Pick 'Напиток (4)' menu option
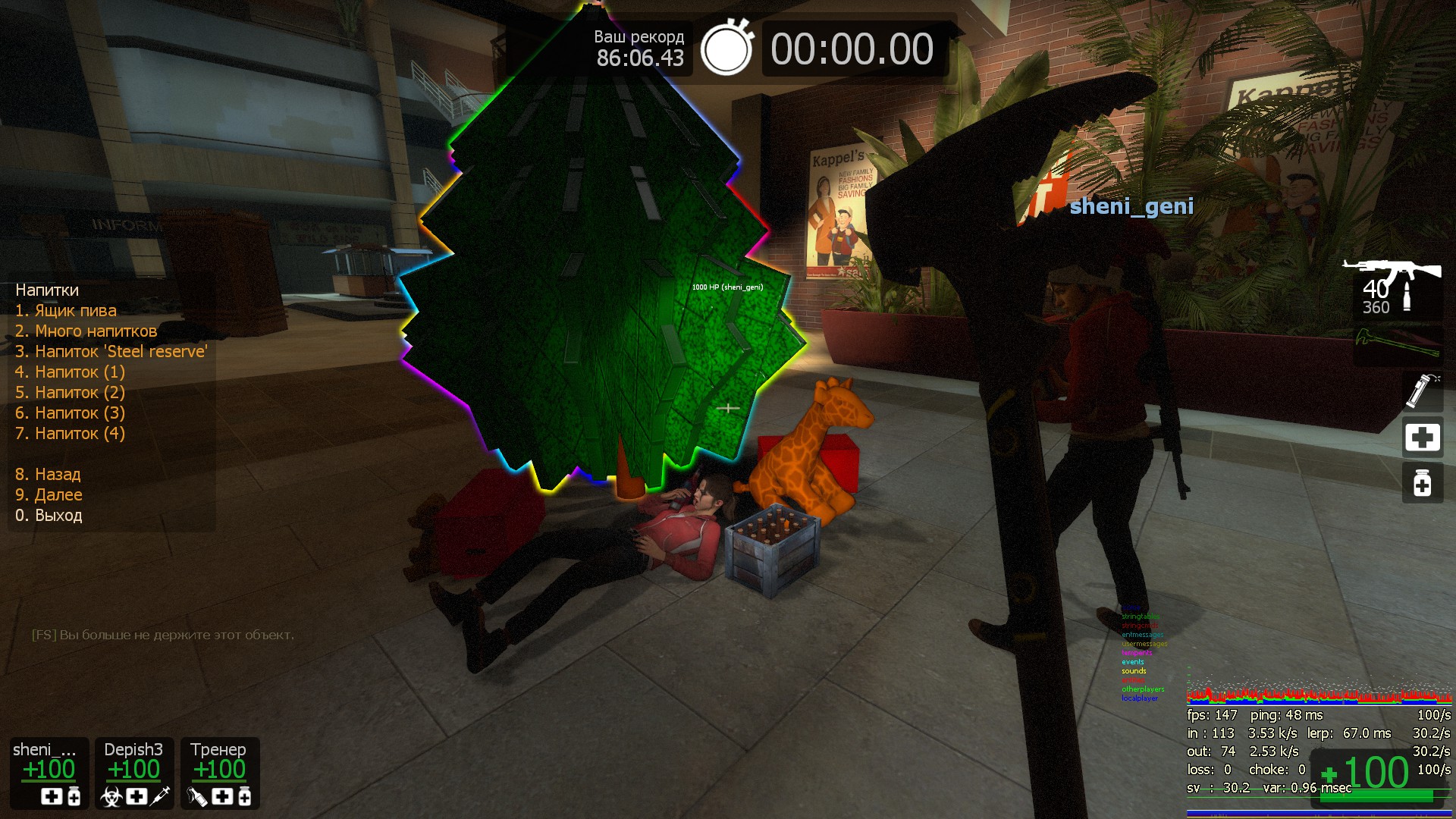This screenshot has width=1456, height=819. (x=70, y=434)
